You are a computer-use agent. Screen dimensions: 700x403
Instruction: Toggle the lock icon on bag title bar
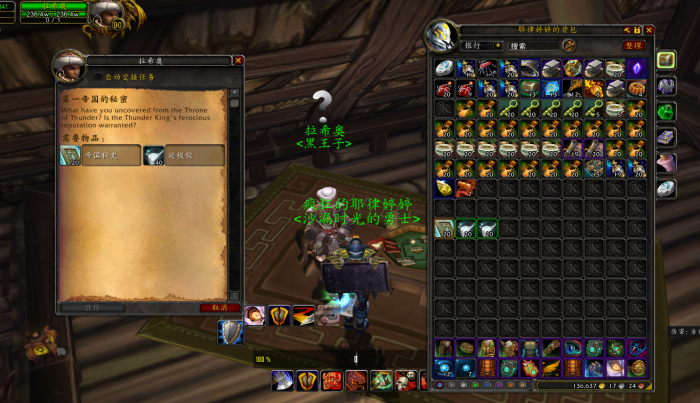click(637, 30)
